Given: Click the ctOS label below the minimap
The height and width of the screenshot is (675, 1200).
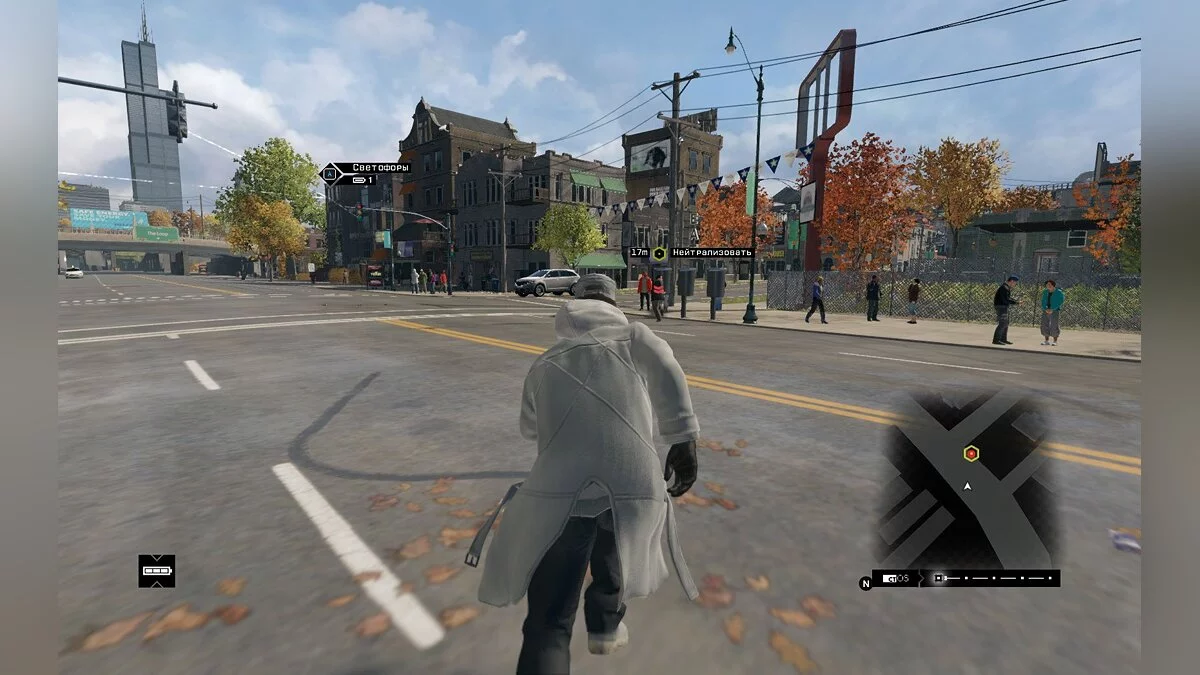Looking at the screenshot, I should coord(896,578).
